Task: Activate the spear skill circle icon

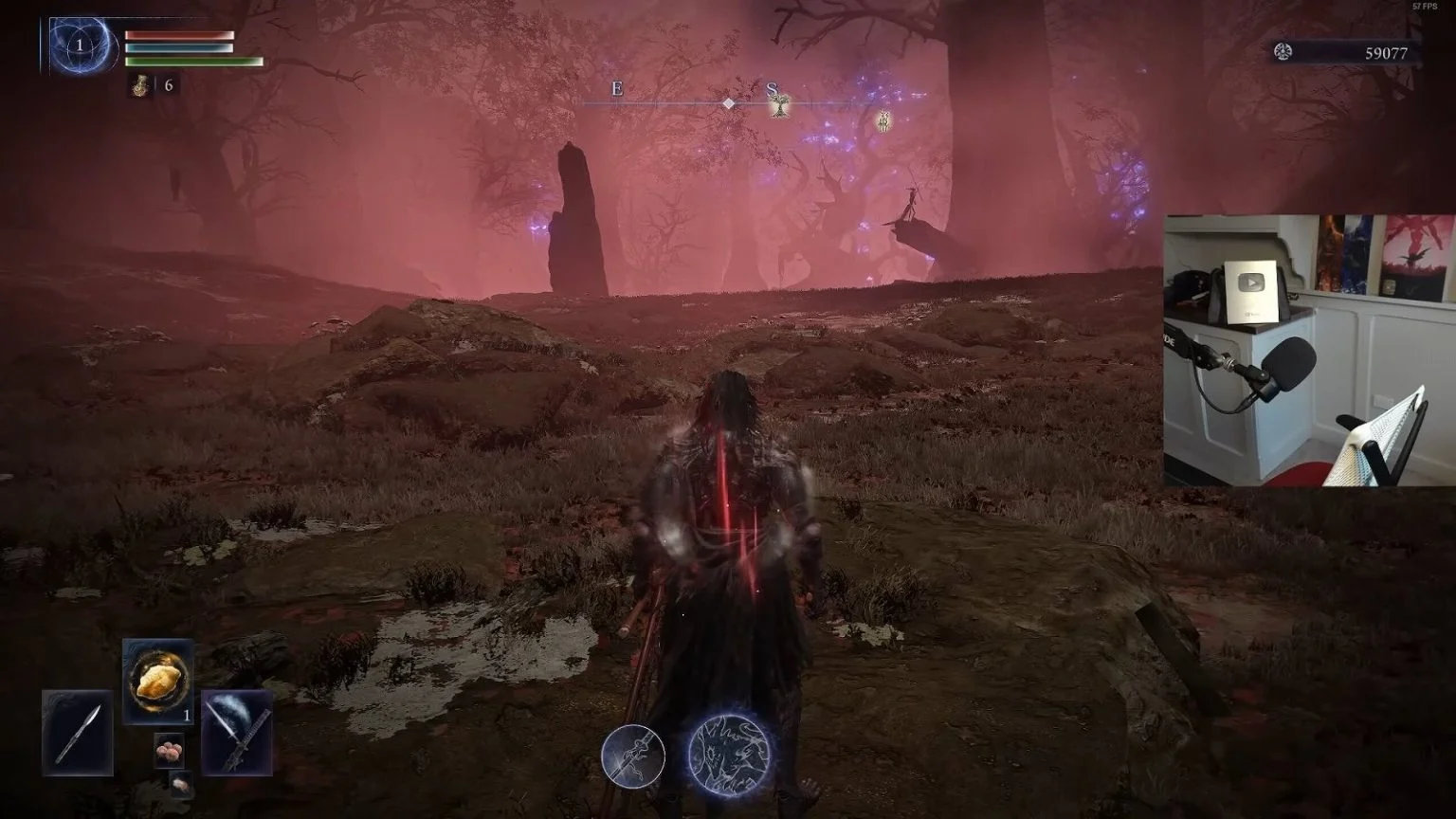Action: point(633,755)
